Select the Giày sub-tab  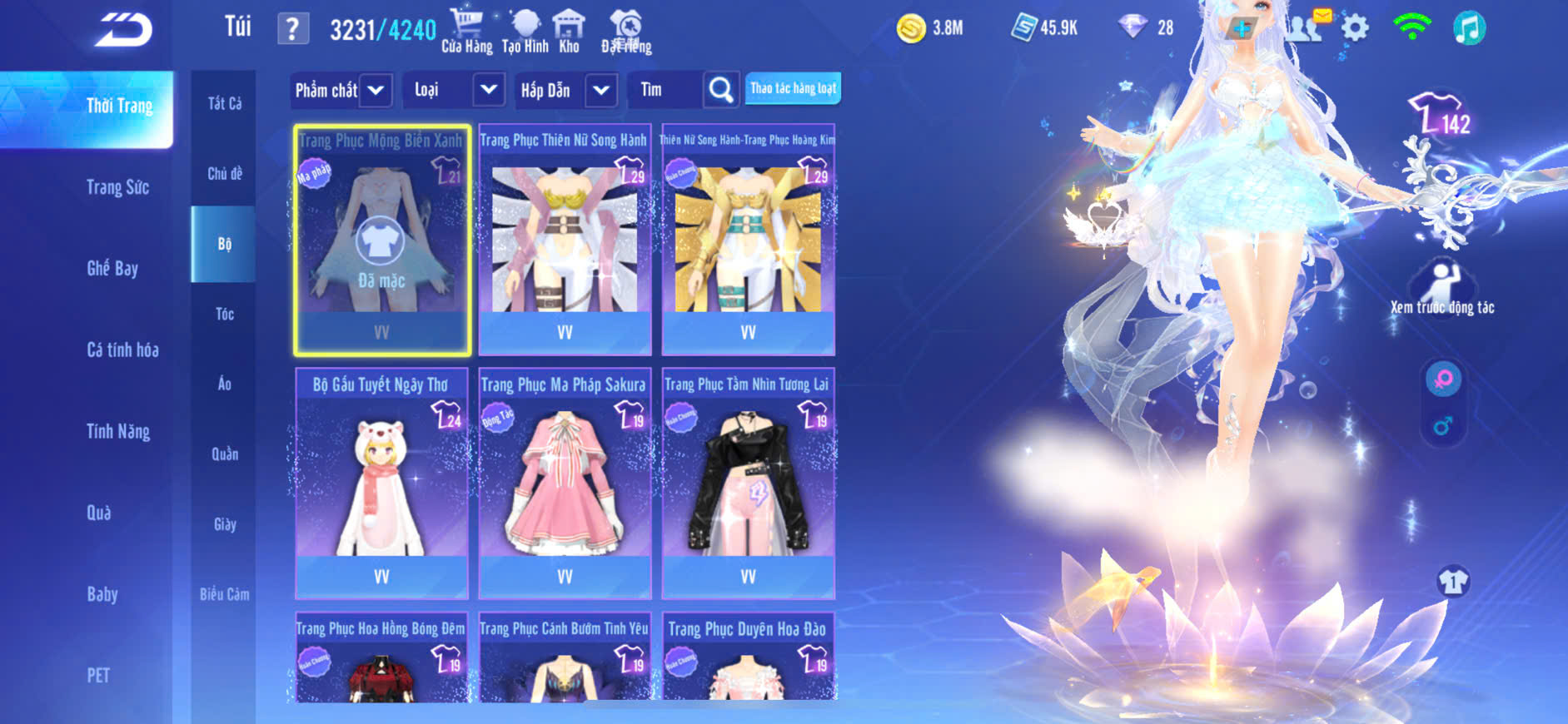[x=224, y=524]
